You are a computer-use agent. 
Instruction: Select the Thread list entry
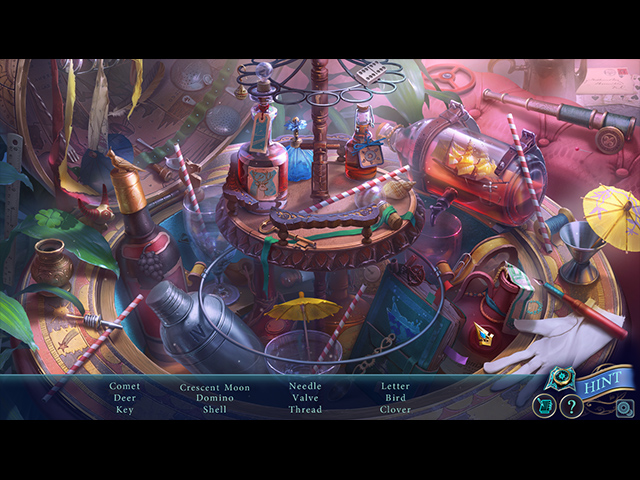(x=305, y=410)
